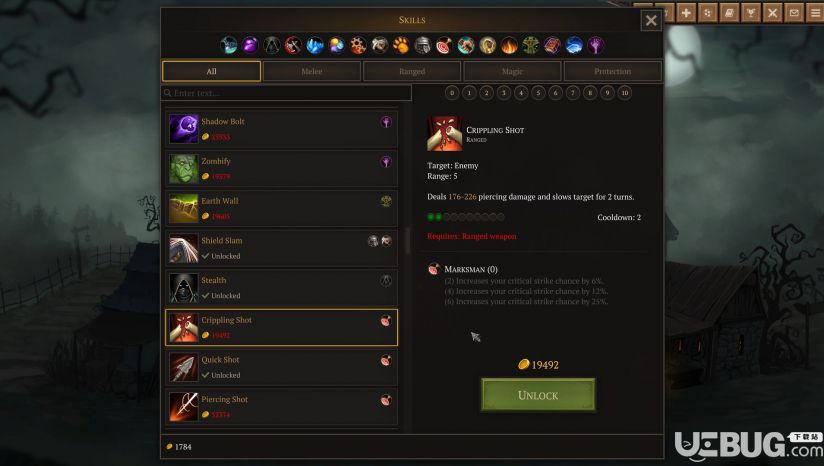Close the Skills window
The width and height of the screenshot is (824, 466).
(x=651, y=20)
